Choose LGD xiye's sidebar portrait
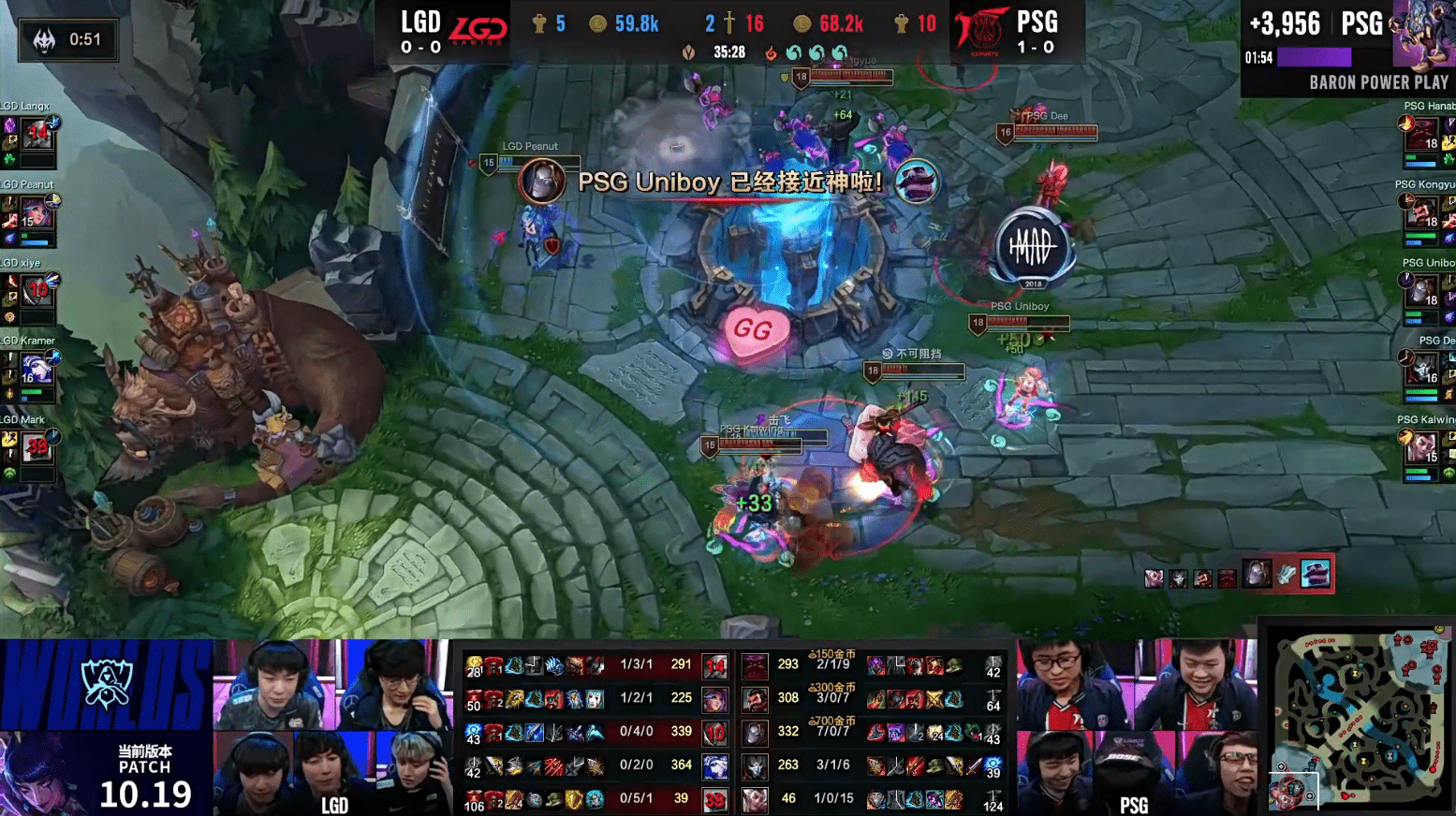The image size is (1456, 816). 36,292
